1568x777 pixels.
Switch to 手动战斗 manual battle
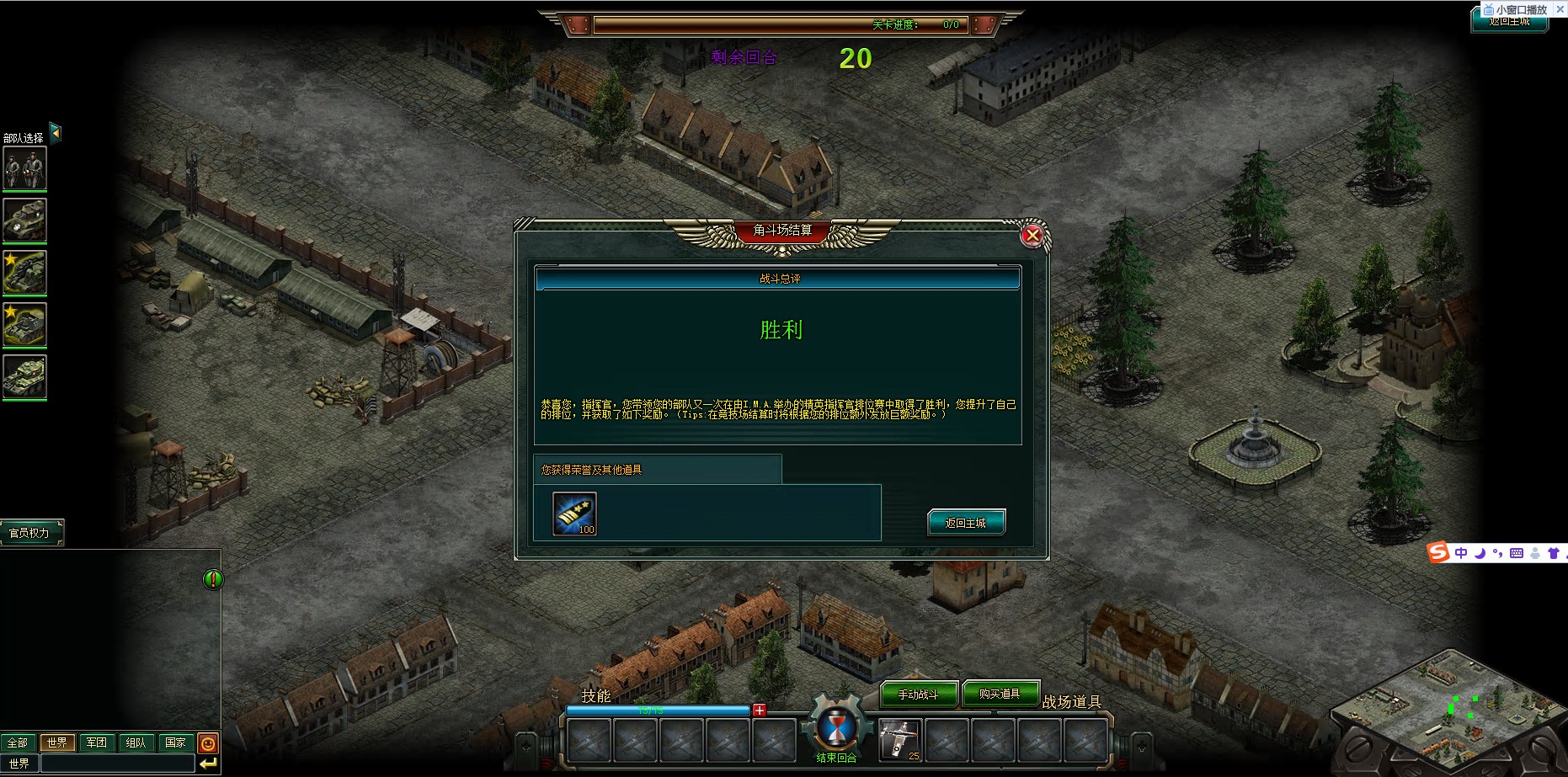point(919,695)
